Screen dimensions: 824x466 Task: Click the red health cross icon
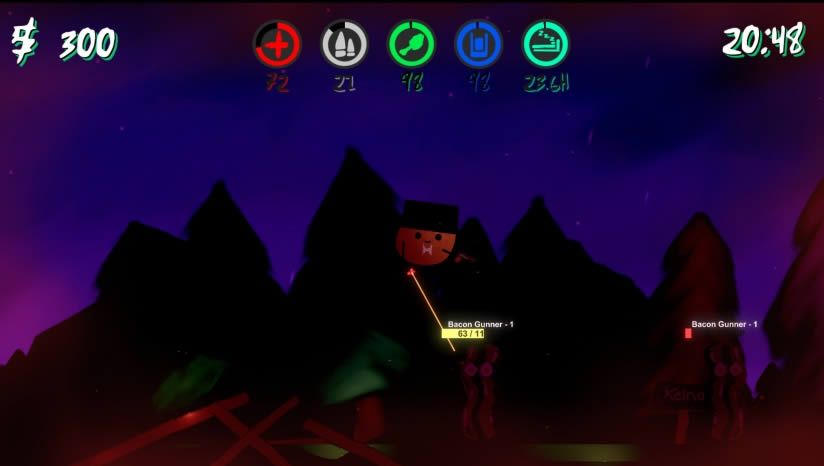pyautogui.click(x=277, y=45)
